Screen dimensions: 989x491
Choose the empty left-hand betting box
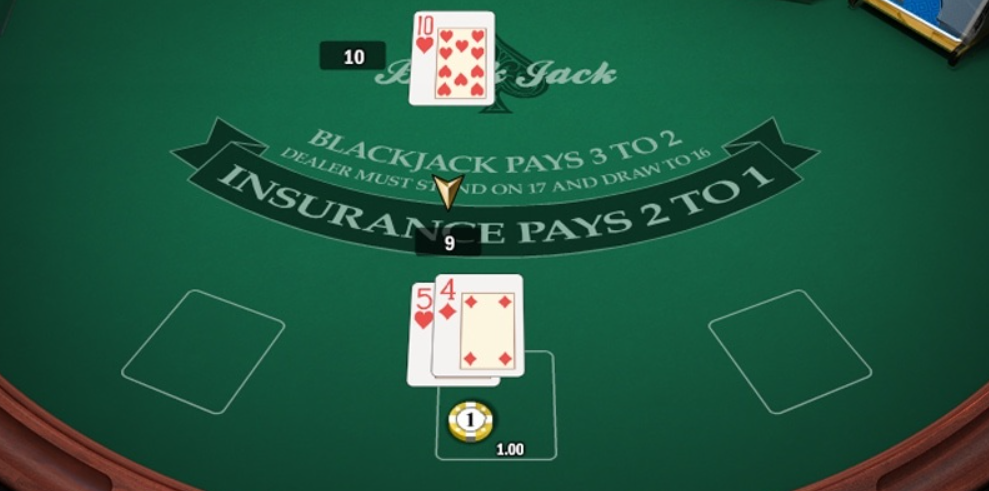point(203,351)
